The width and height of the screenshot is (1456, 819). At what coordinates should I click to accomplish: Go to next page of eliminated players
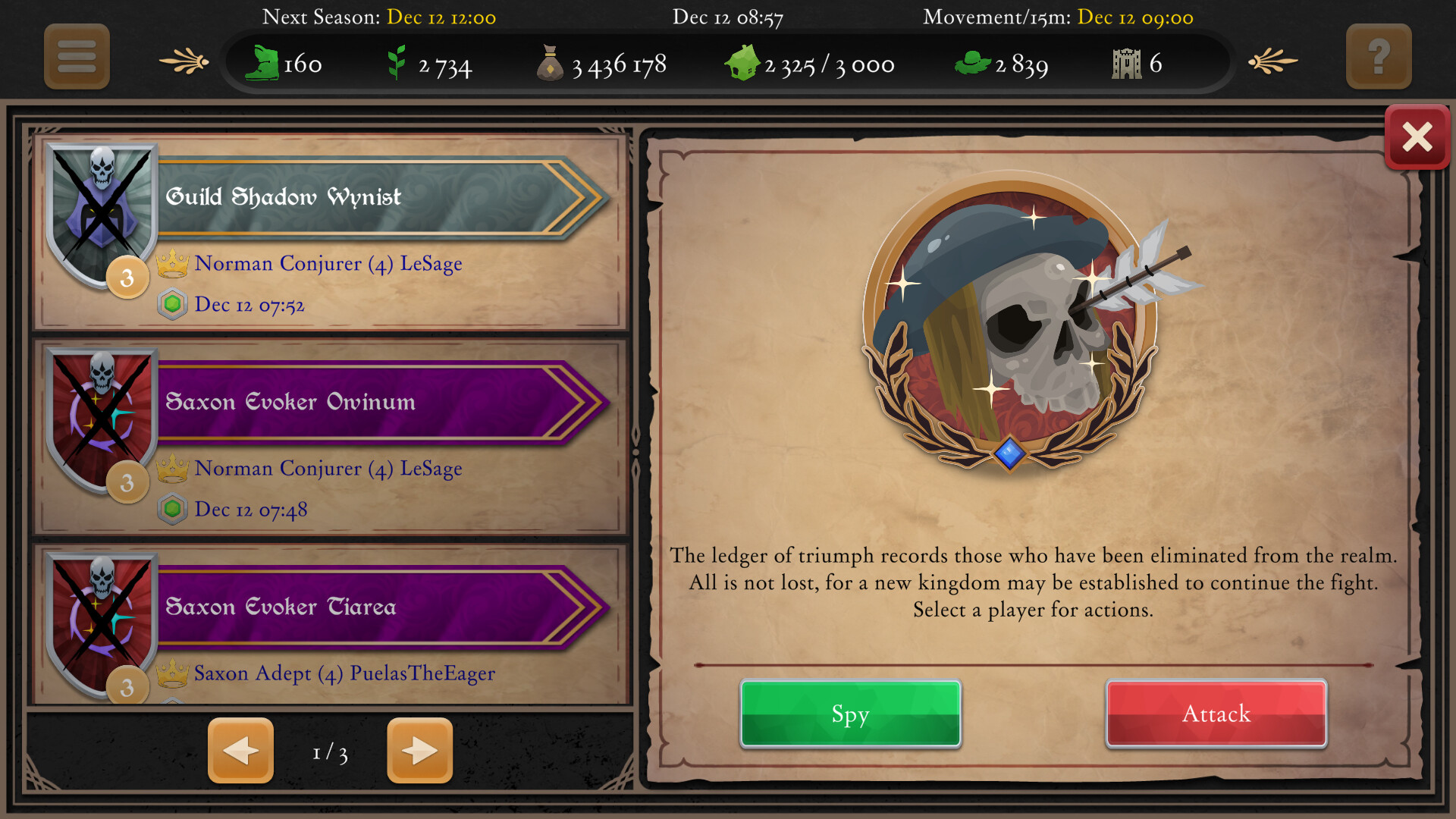point(419,751)
